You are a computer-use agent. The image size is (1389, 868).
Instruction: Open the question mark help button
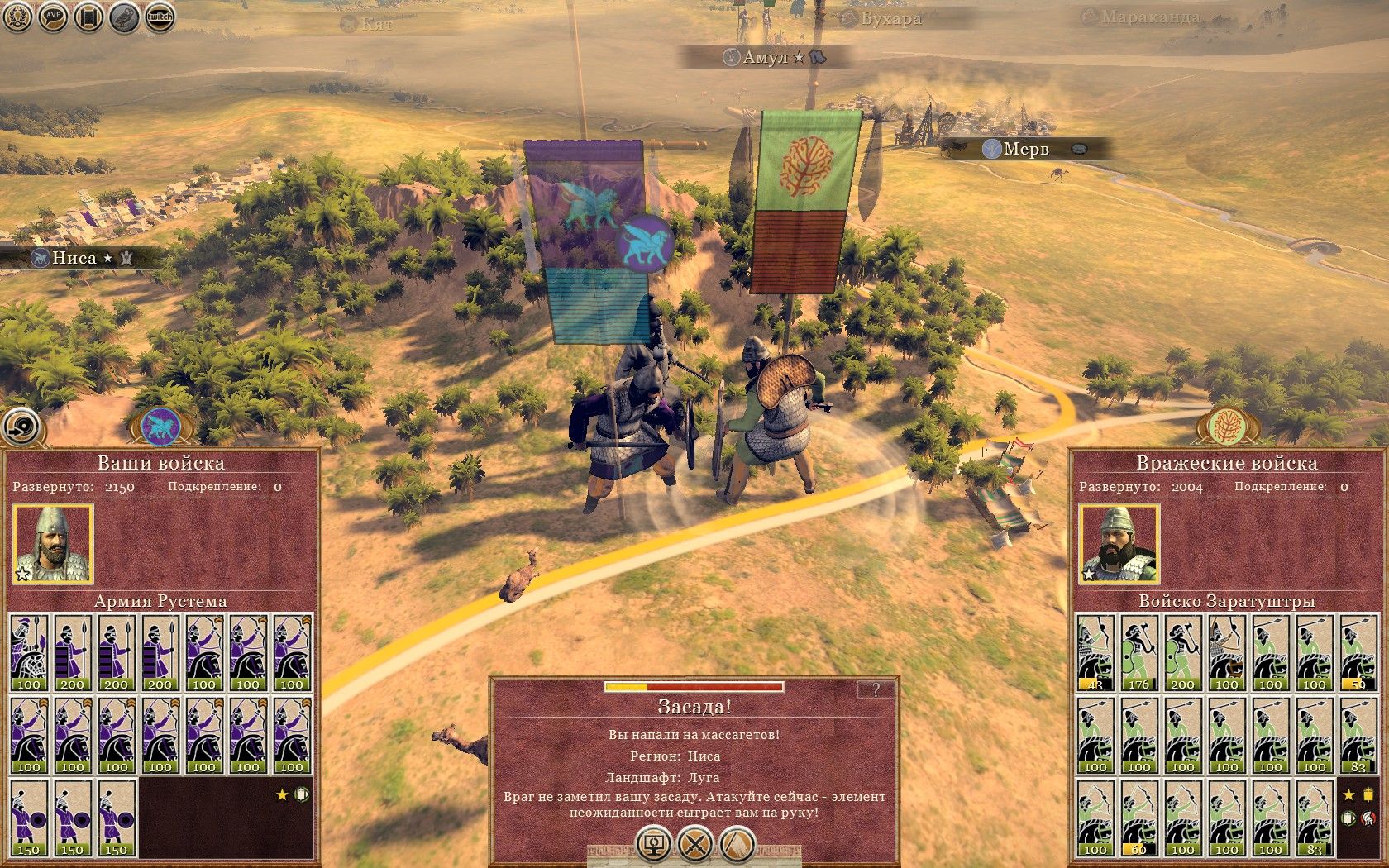click(x=876, y=689)
